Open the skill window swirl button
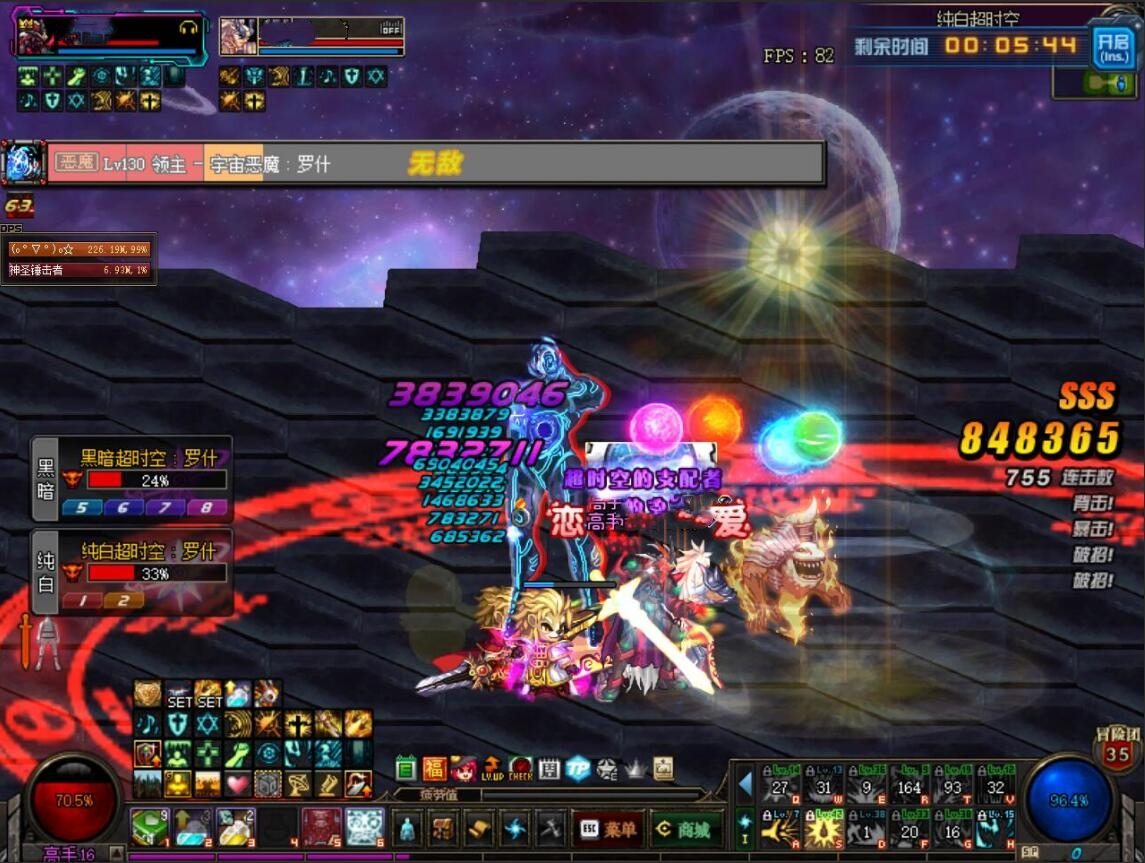 pyautogui.click(x=516, y=829)
